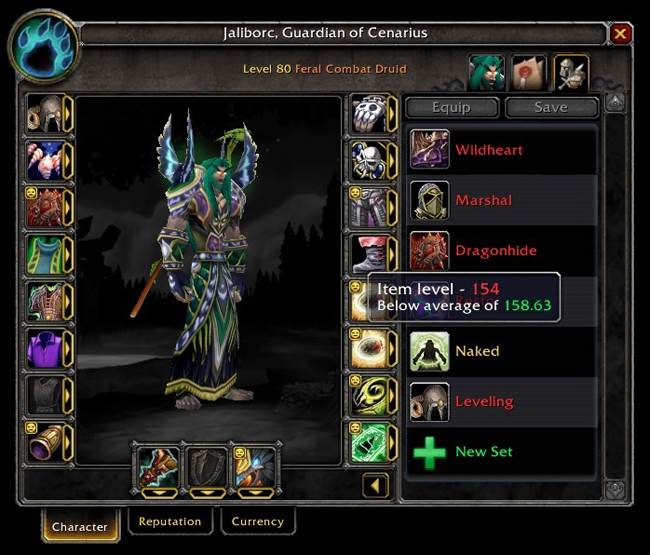Close the character window
Screen dimensions: 650x555
620,34
